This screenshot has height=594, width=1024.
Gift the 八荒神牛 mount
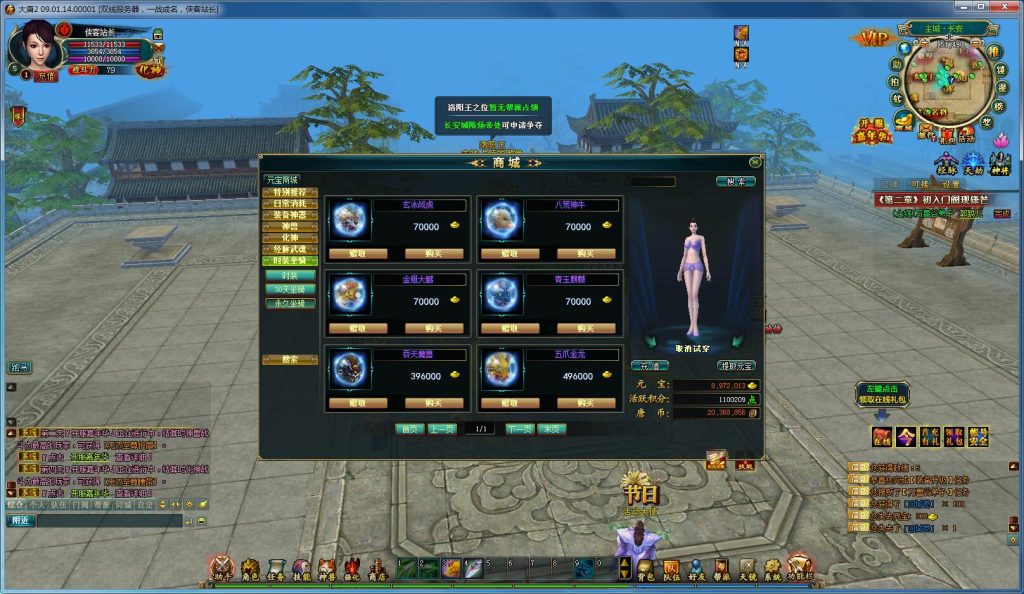point(508,254)
